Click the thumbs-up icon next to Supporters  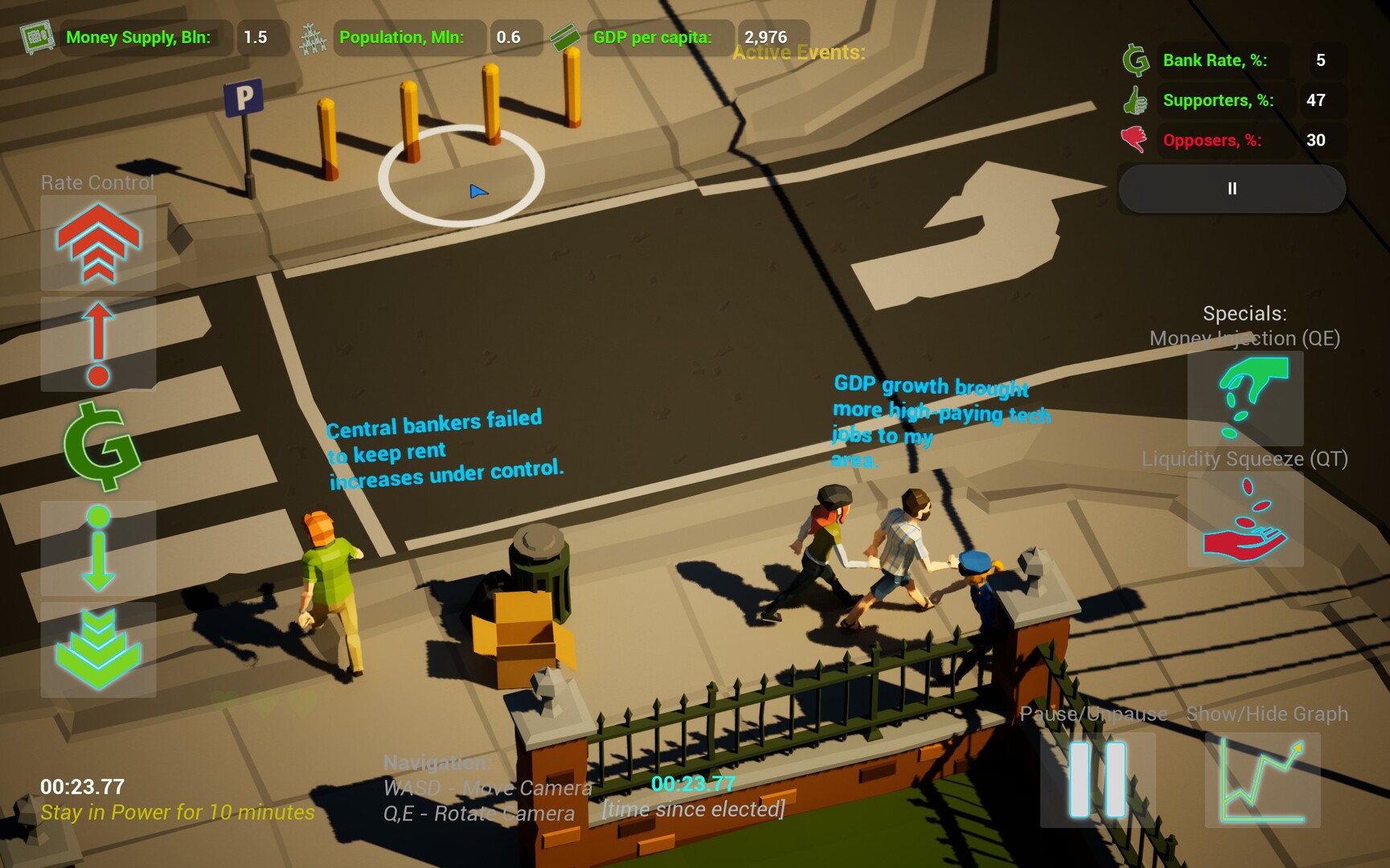[1134, 100]
